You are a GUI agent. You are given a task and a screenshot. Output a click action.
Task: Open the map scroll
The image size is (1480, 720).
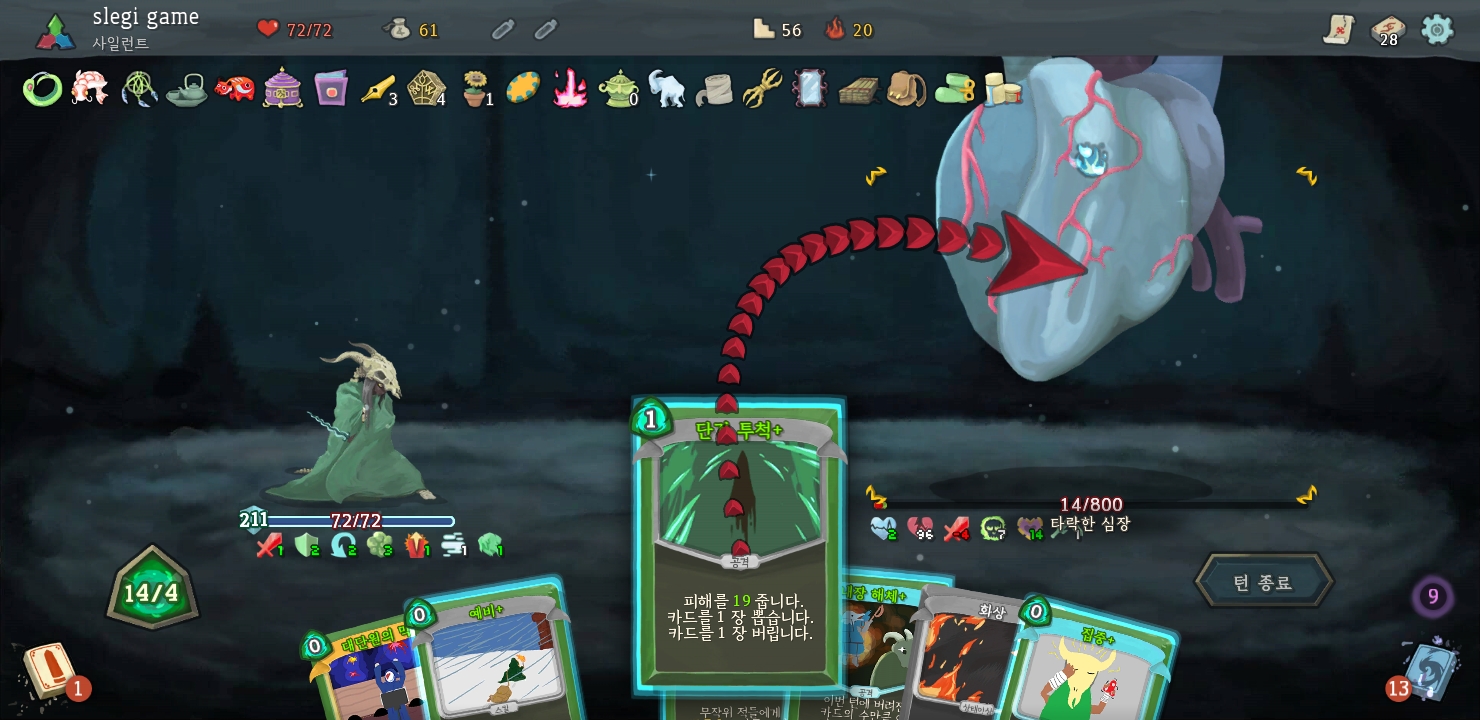(x=1338, y=29)
